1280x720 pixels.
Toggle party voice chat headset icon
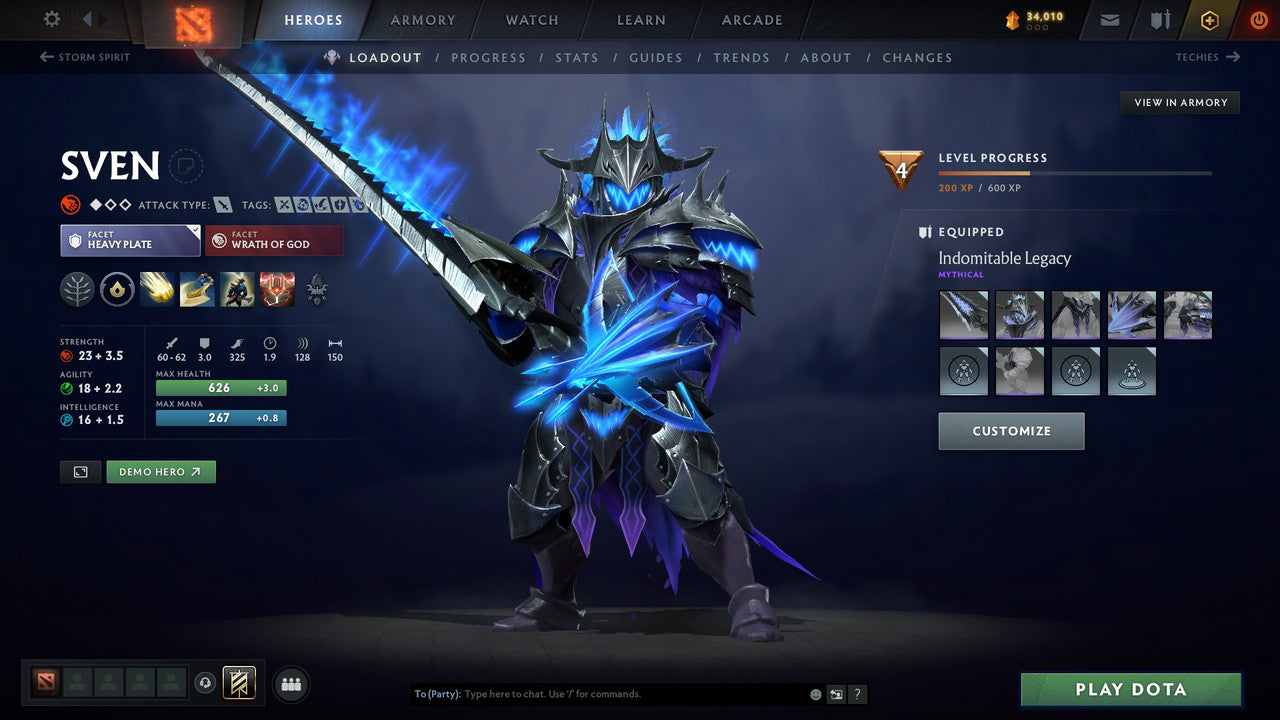coord(208,683)
